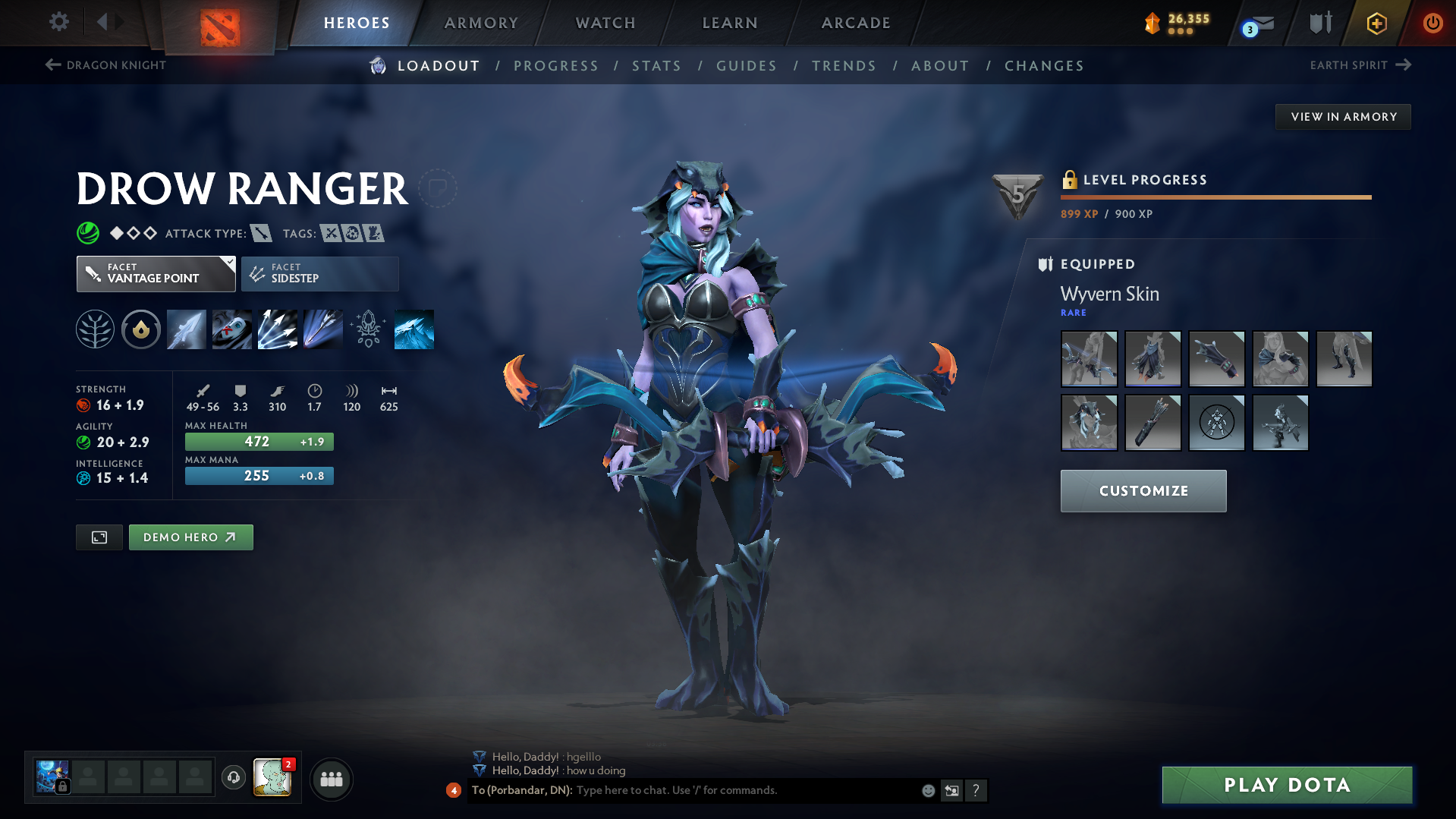Click the settings gear in the top left

[x=58, y=22]
